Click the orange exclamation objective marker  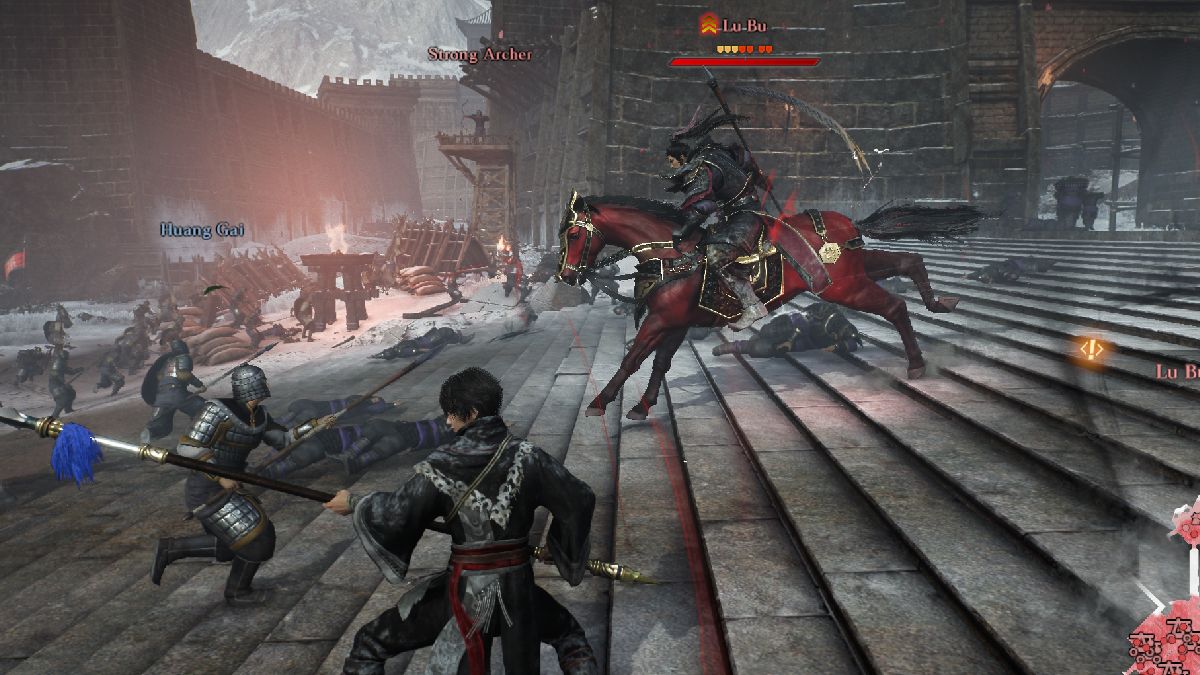(x=1091, y=349)
